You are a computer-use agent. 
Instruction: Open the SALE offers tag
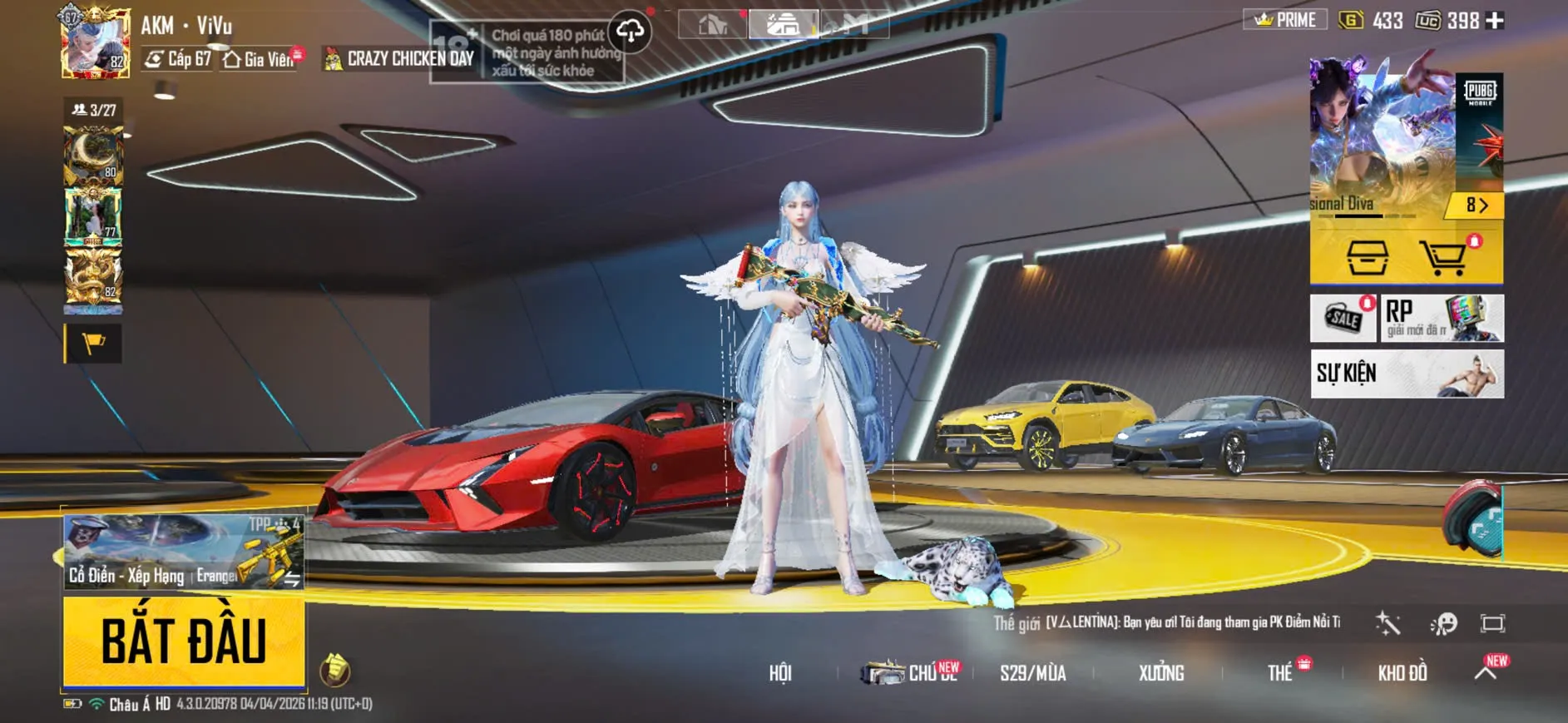pos(1343,318)
